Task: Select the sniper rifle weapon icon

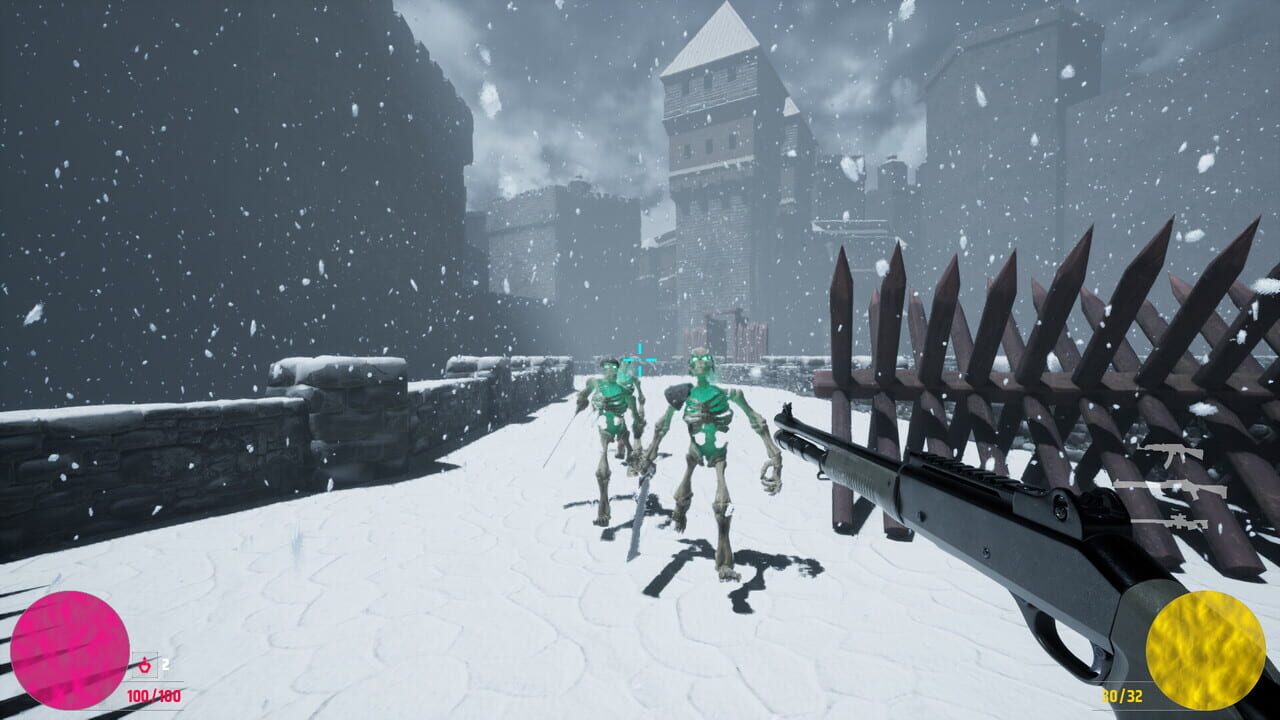Action: [x=1180, y=522]
